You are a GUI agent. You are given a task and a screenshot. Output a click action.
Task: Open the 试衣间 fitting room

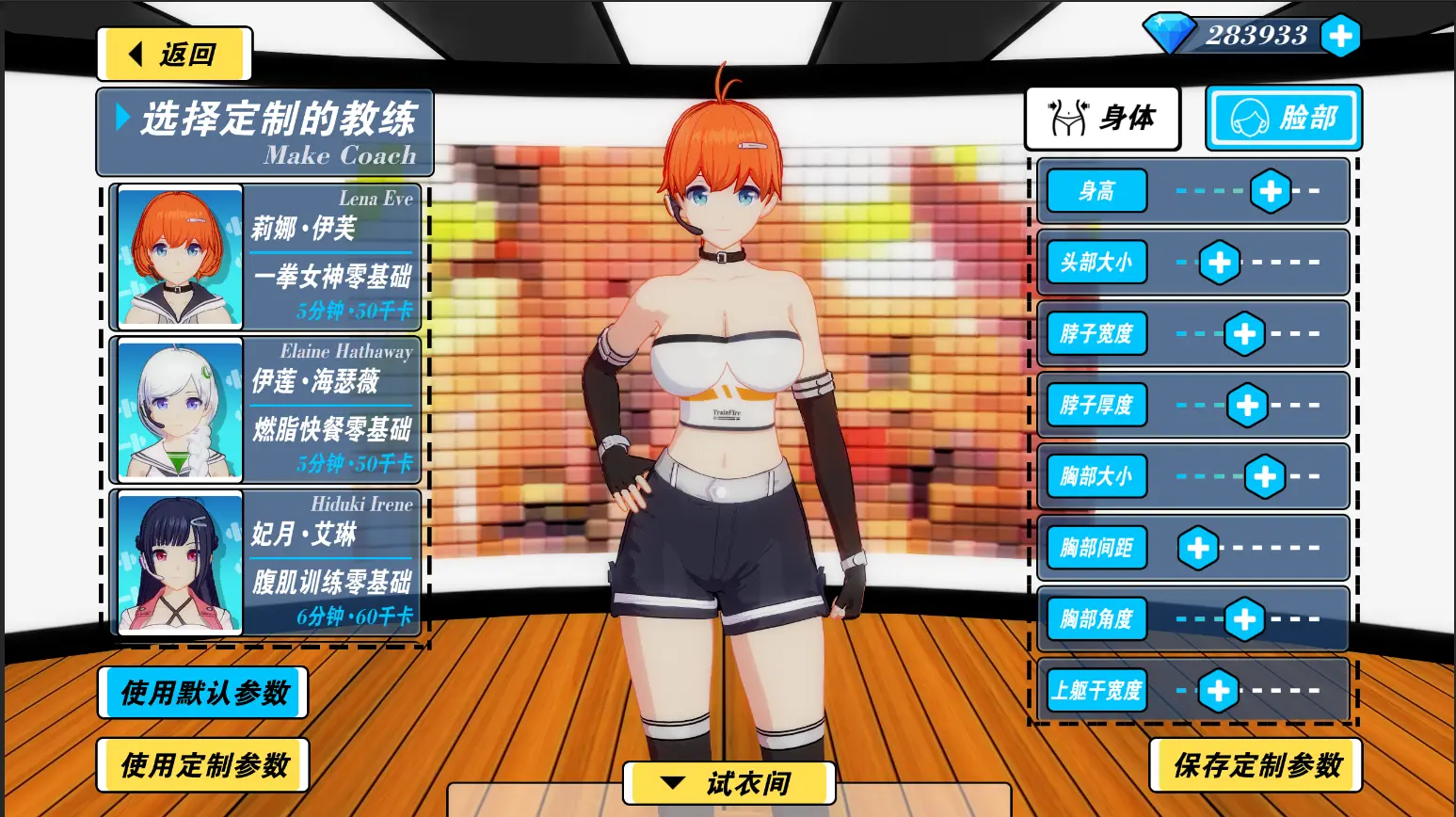pos(729,782)
